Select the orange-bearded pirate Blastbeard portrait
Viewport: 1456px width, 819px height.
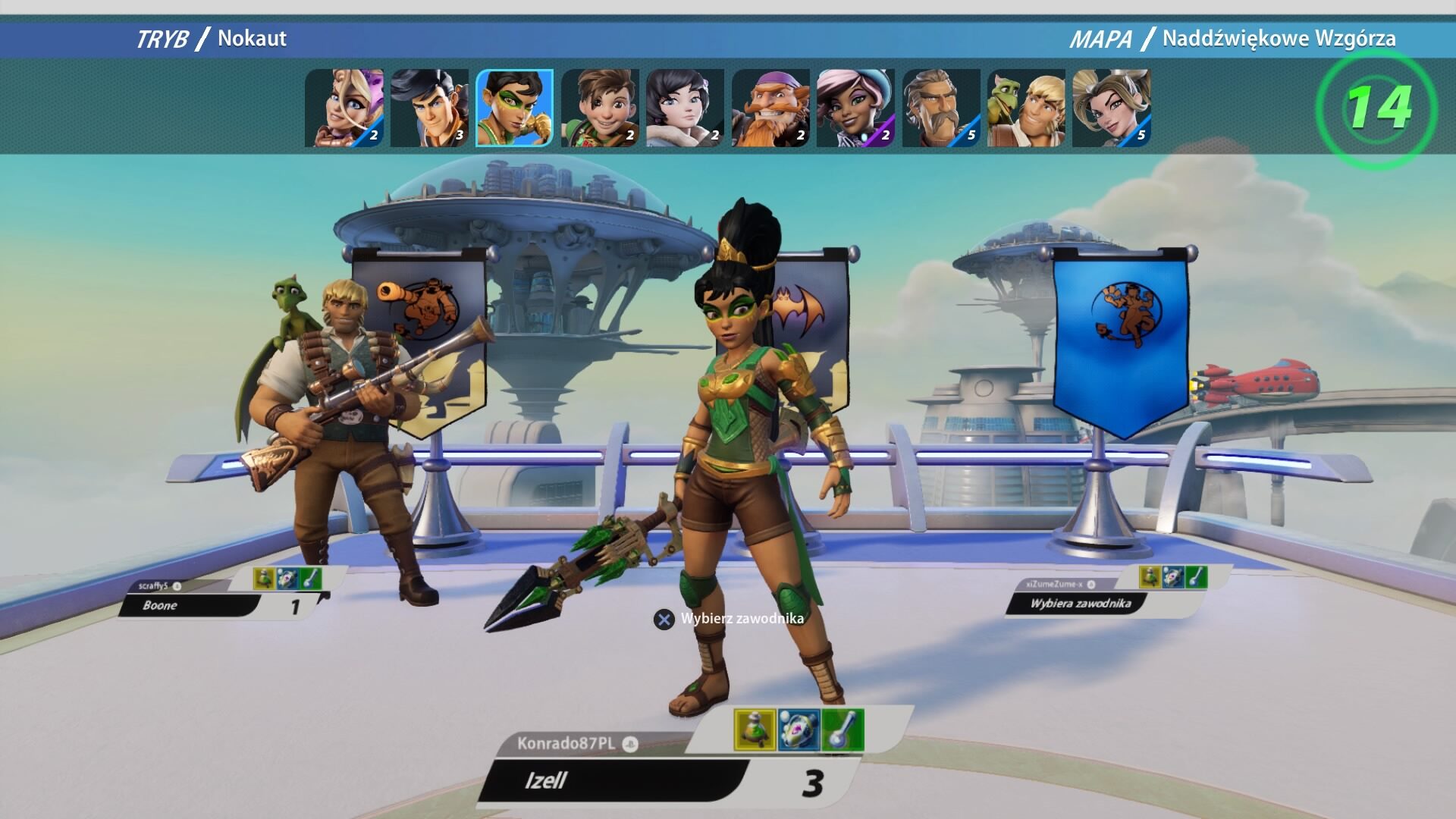click(770, 108)
